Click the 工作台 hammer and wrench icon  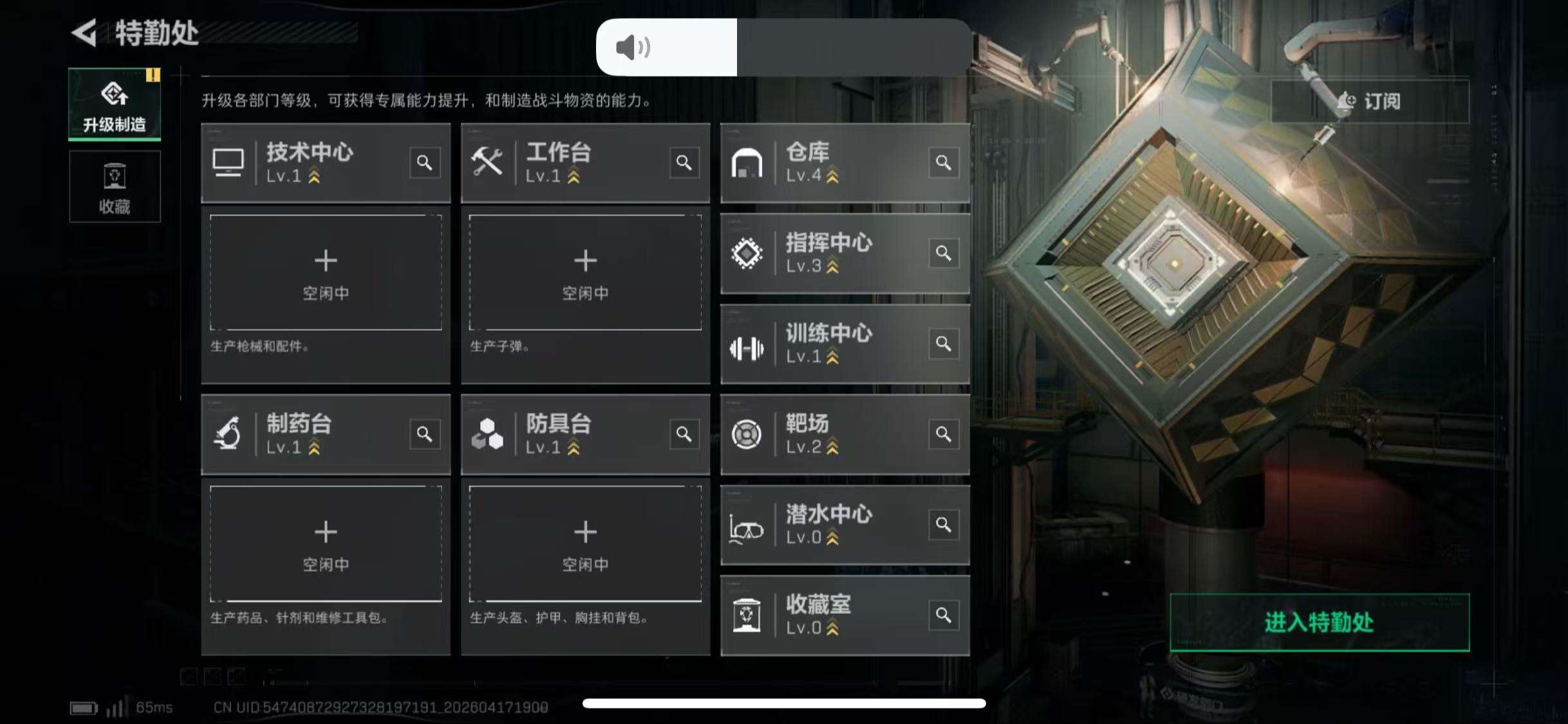pyautogui.click(x=488, y=162)
